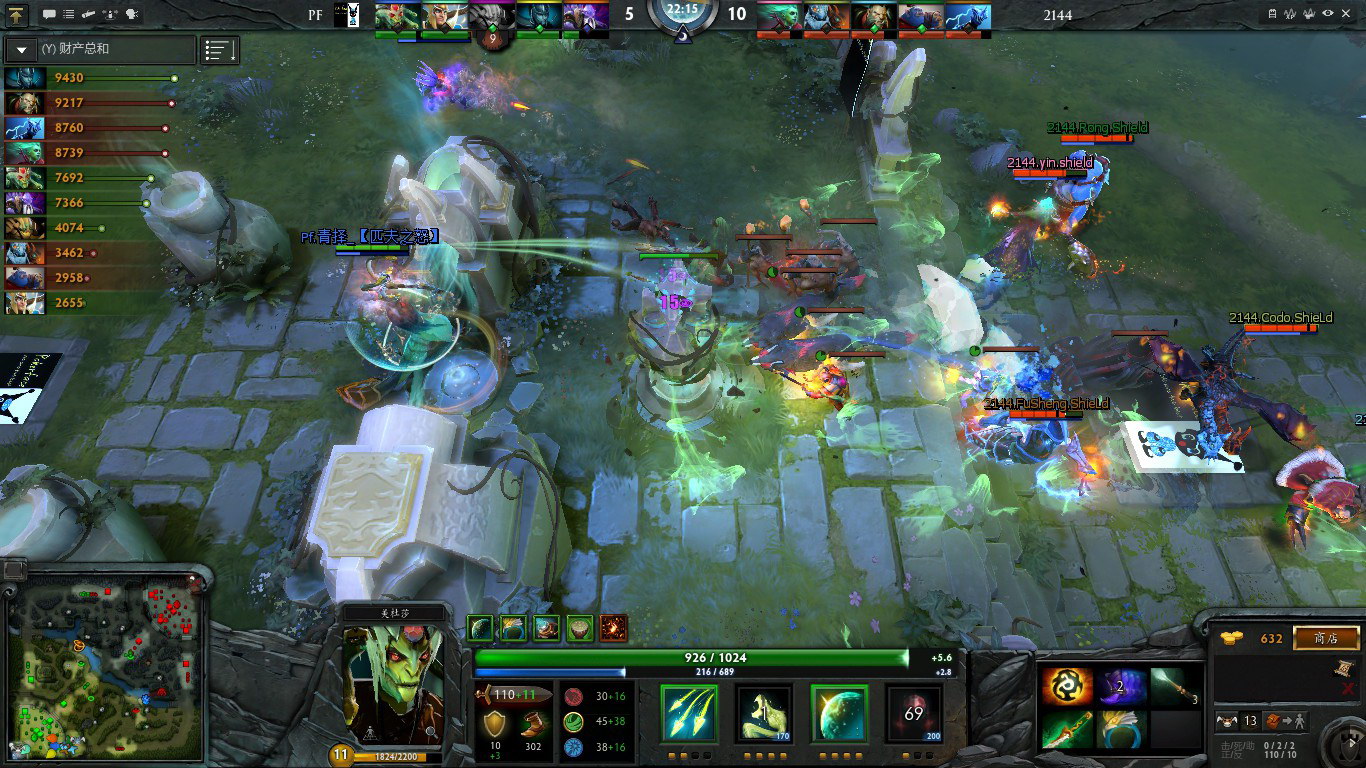Image resolution: width=1366 pixels, height=768 pixels.
Task: Select the Stone Gaze ultimate showing cooldown 69
Action: (x=913, y=713)
